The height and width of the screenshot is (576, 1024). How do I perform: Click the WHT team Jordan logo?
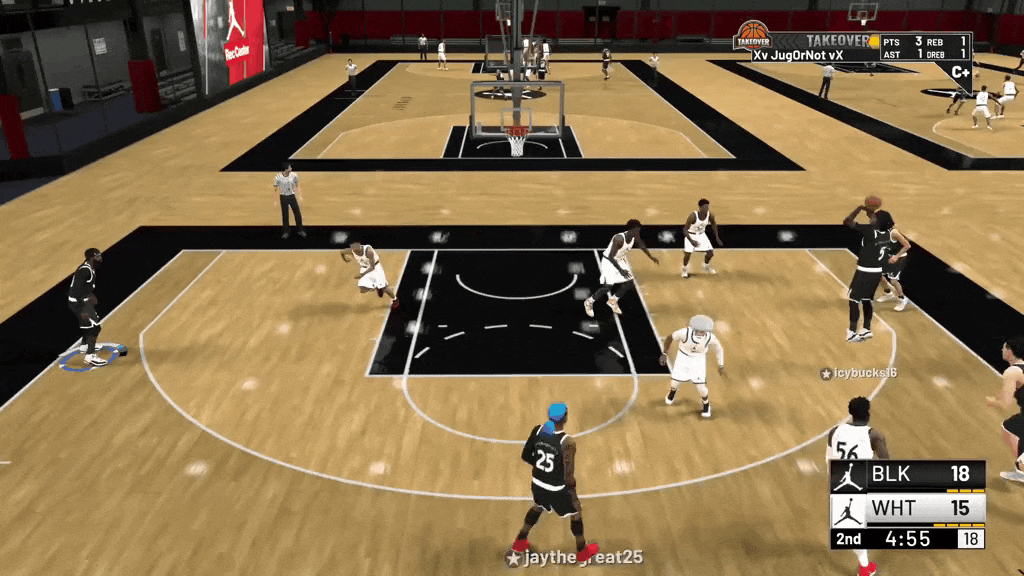click(x=849, y=510)
